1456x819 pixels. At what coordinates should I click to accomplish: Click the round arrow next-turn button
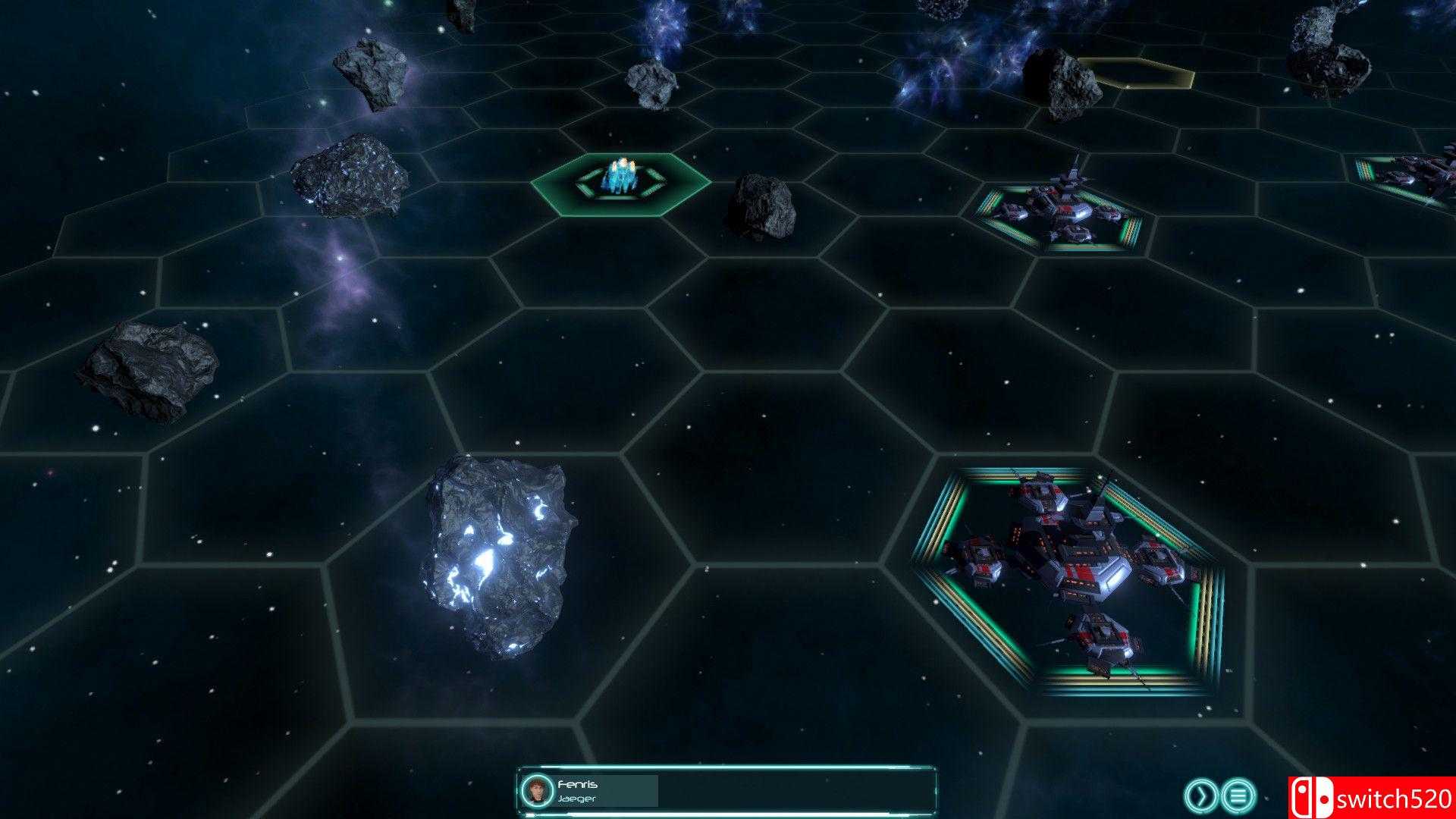coord(1200,795)
